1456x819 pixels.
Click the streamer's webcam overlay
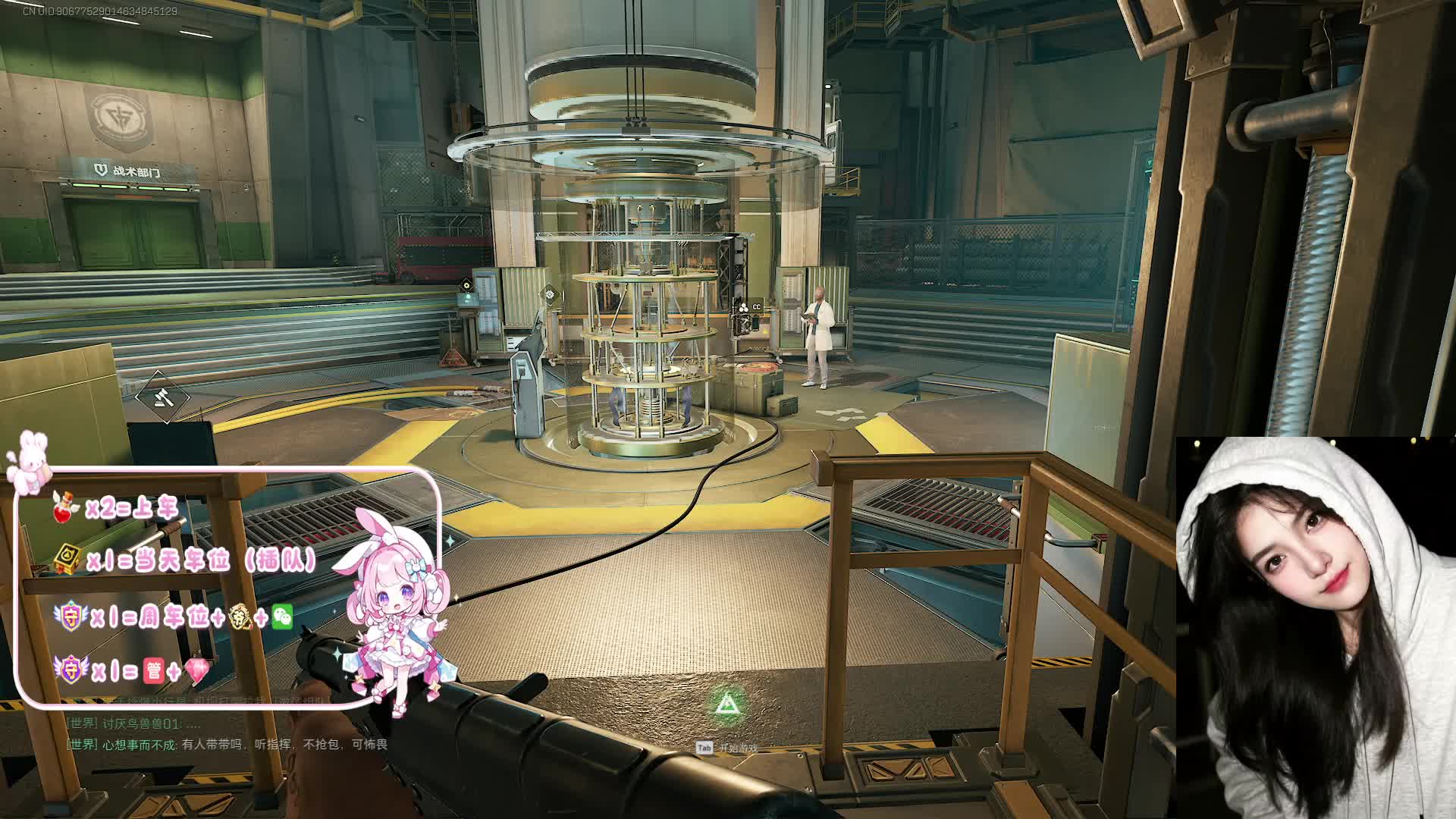tap(1315, 627)
